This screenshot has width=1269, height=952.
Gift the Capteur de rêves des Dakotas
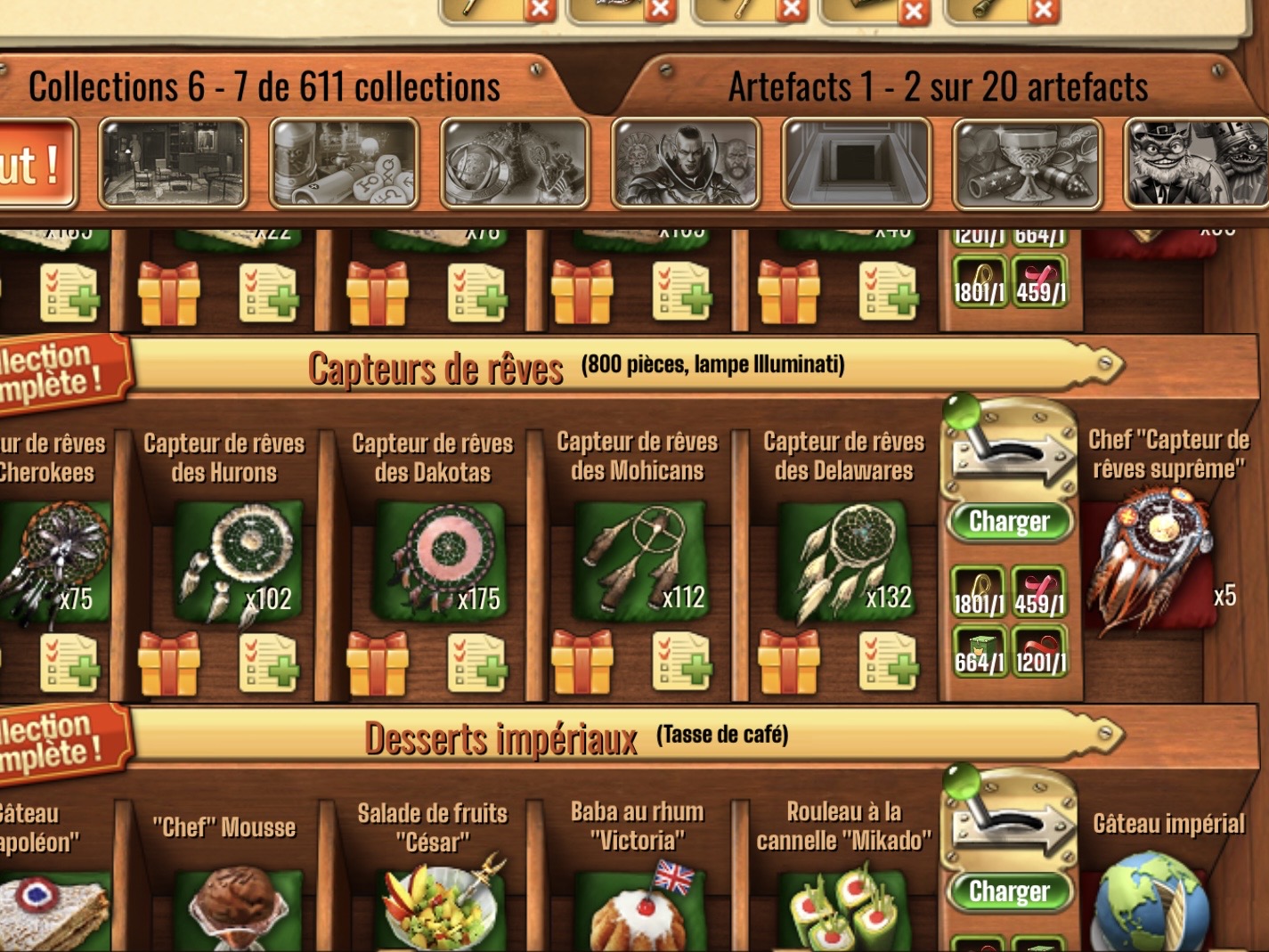377,663
